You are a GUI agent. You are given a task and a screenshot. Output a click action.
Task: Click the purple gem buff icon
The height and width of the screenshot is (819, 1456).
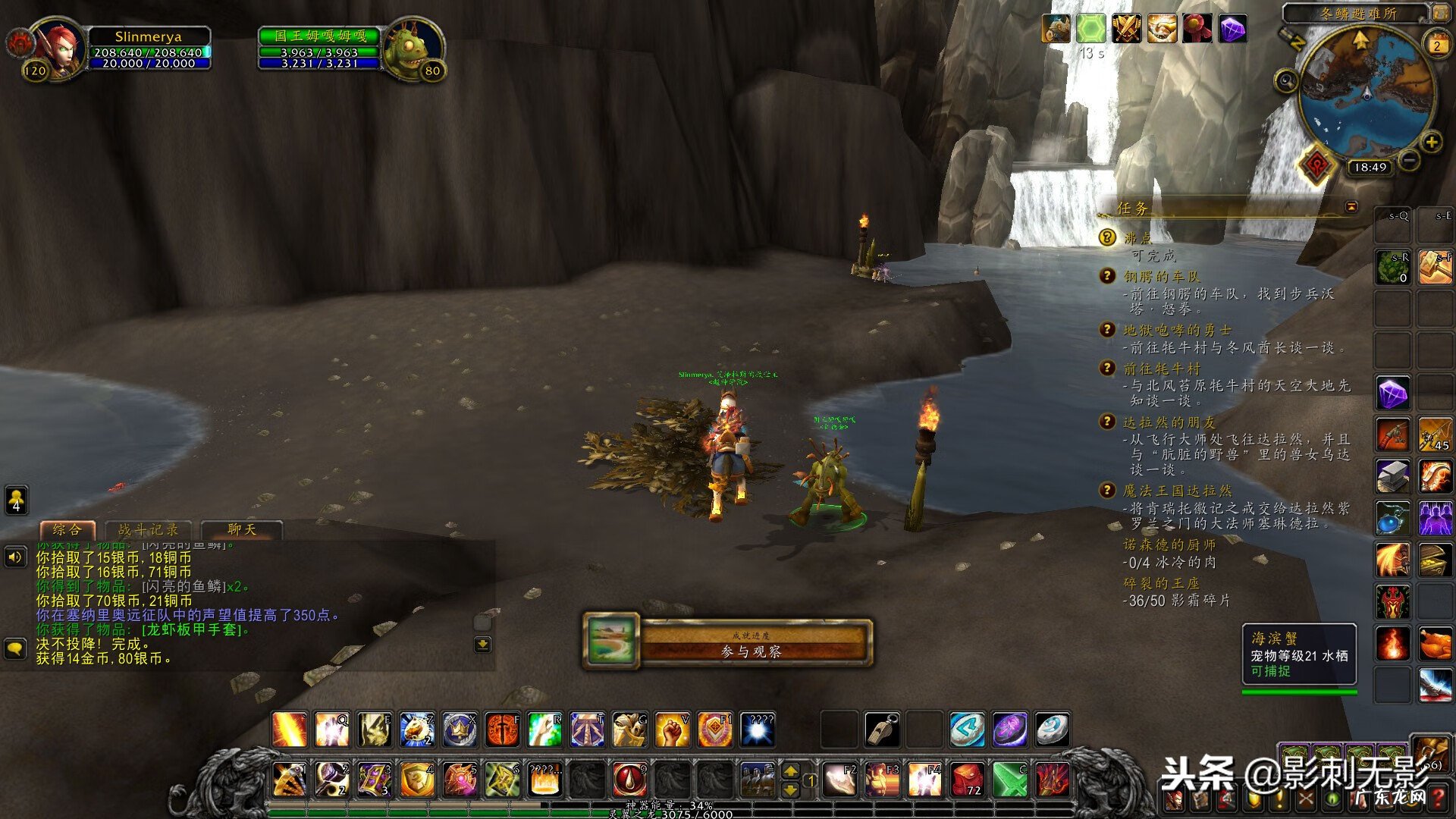(x=1233, y=29)
